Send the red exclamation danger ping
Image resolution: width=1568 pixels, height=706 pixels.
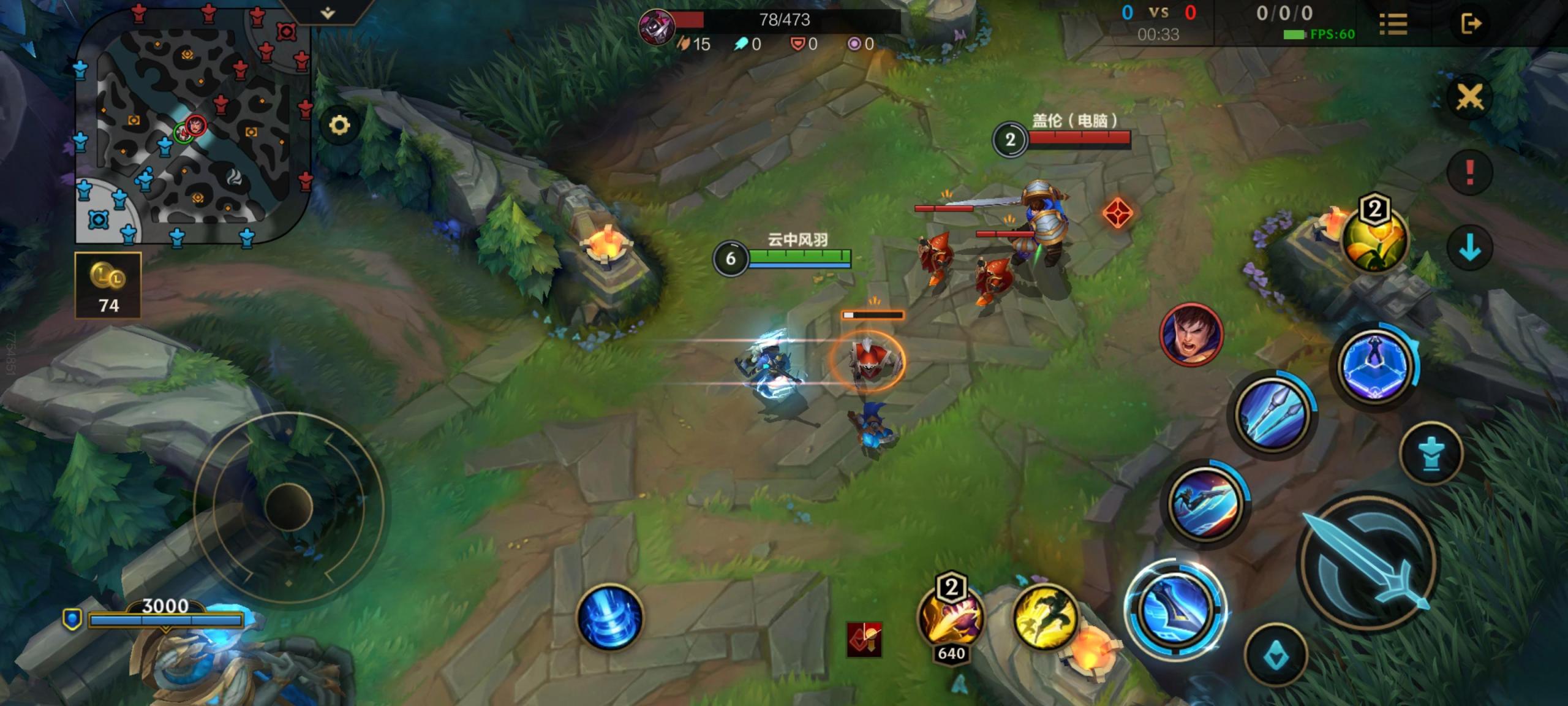1469,172
